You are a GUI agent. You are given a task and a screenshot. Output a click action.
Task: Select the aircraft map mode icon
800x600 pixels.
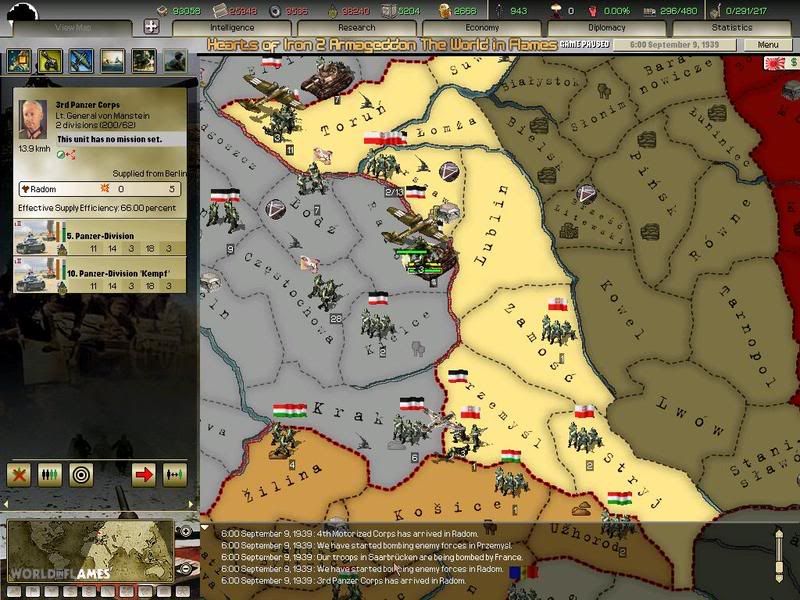click(x=81, y=60)
